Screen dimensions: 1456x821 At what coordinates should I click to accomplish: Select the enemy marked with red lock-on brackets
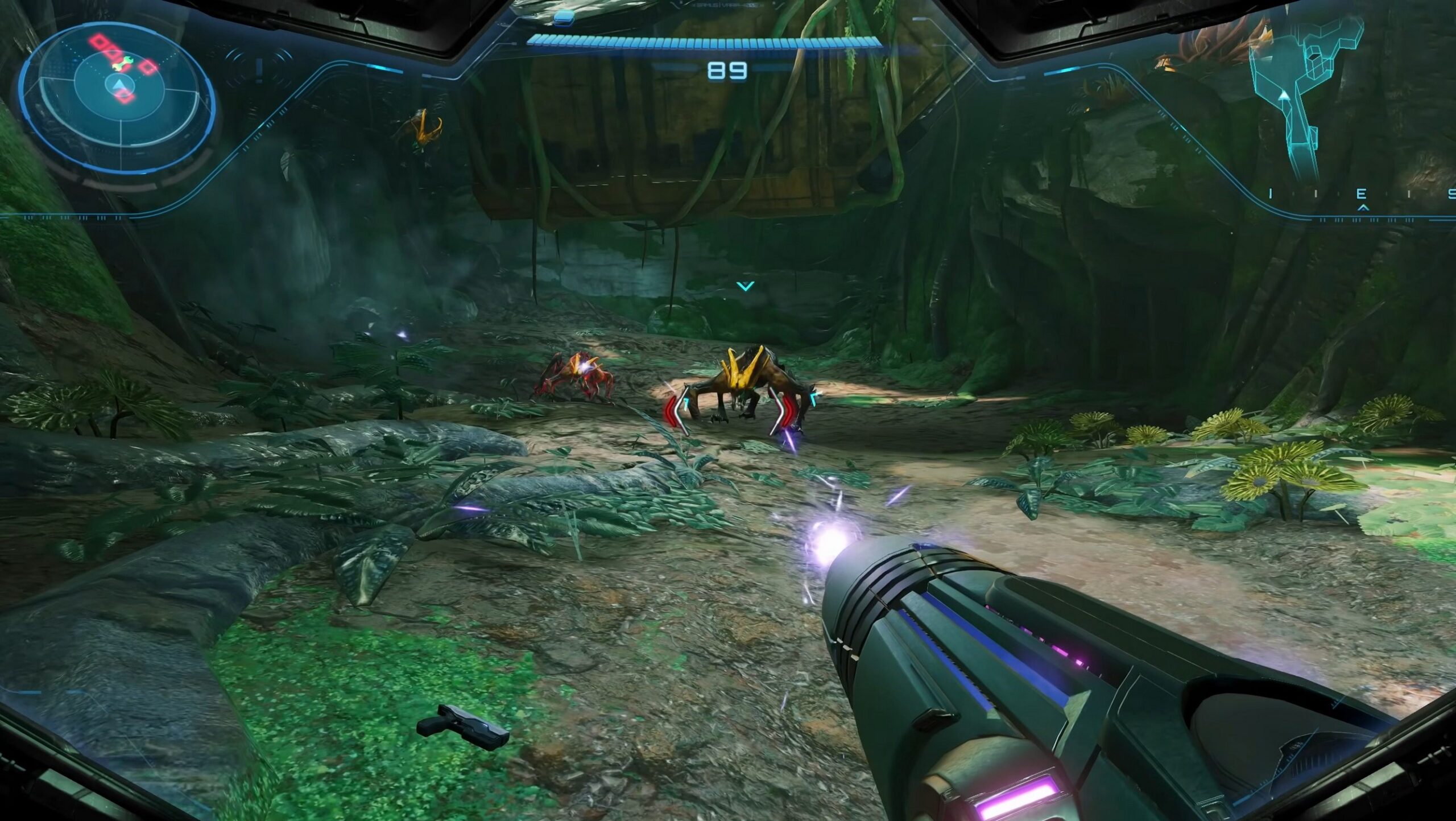point(741,390)
